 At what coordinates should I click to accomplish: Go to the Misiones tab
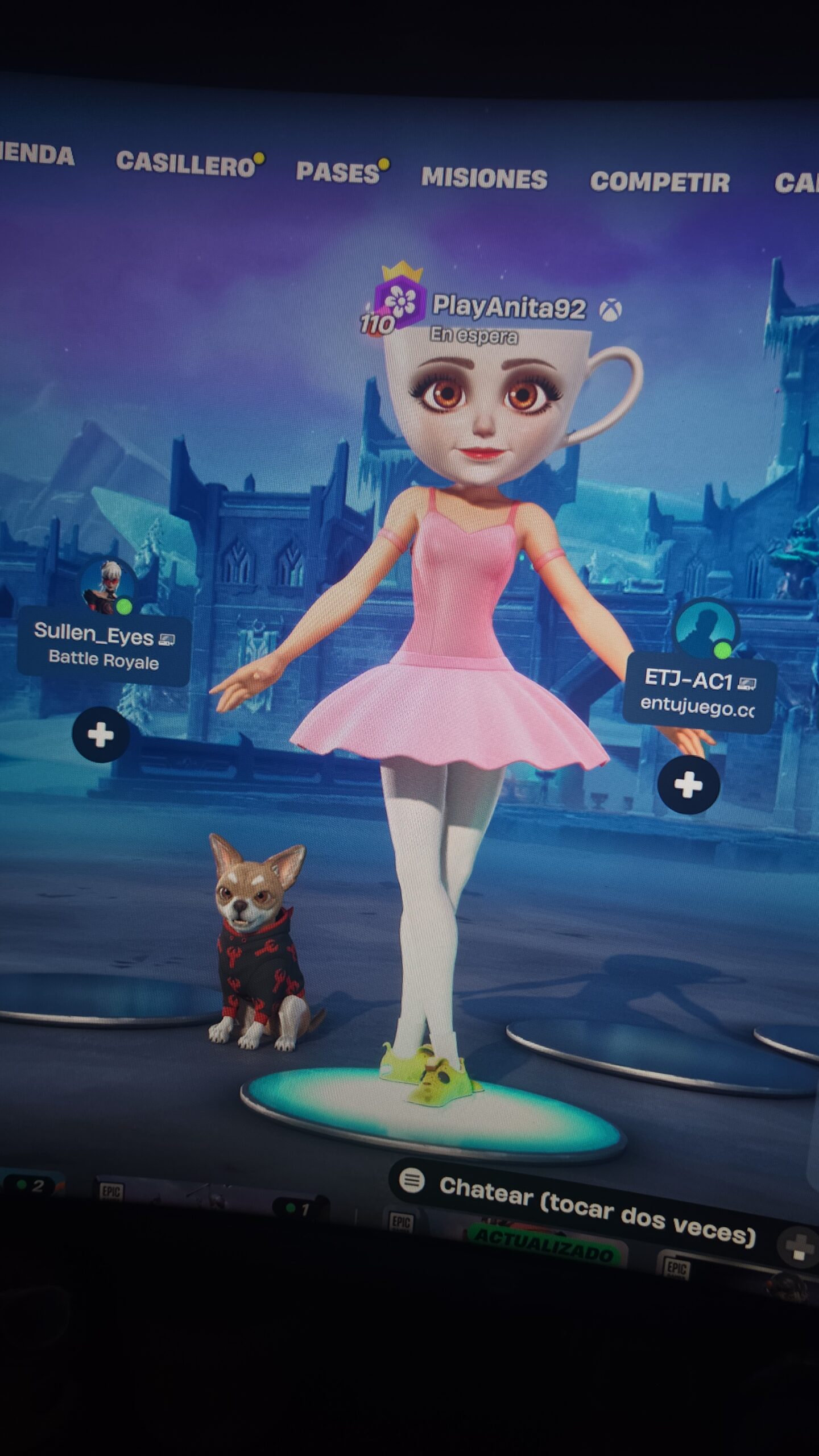coord(484,179)
